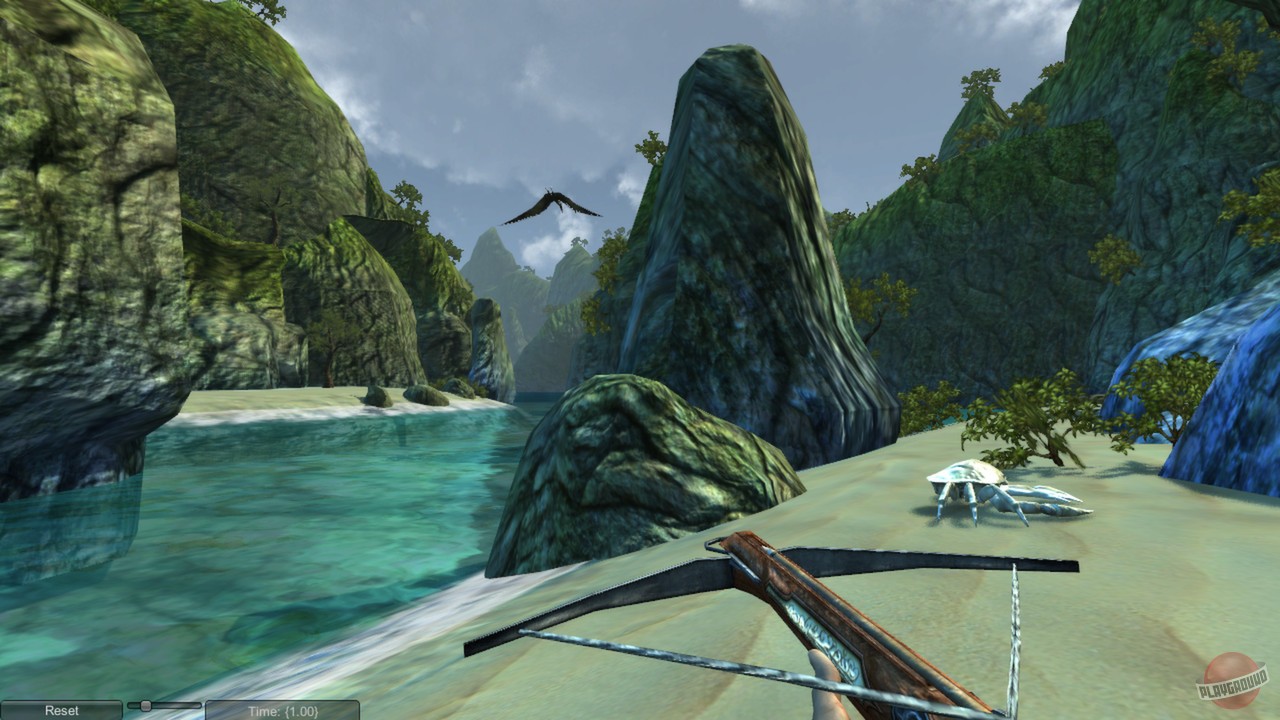Viewport: 1280px width, 720px height.
Task: Click the time speed slider handle
Action: click(x=145, y=706)
